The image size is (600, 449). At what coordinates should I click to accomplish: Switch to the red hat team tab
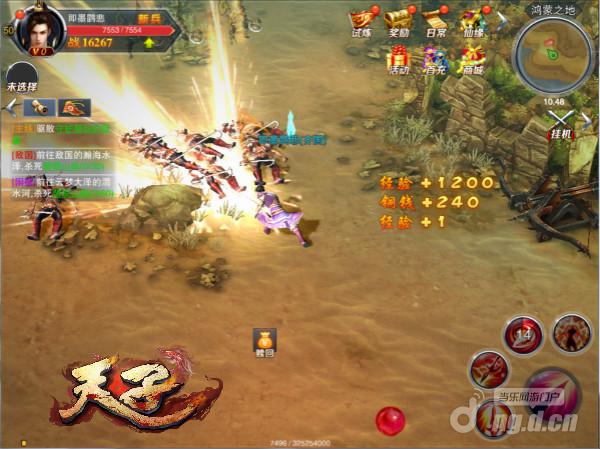74,107
